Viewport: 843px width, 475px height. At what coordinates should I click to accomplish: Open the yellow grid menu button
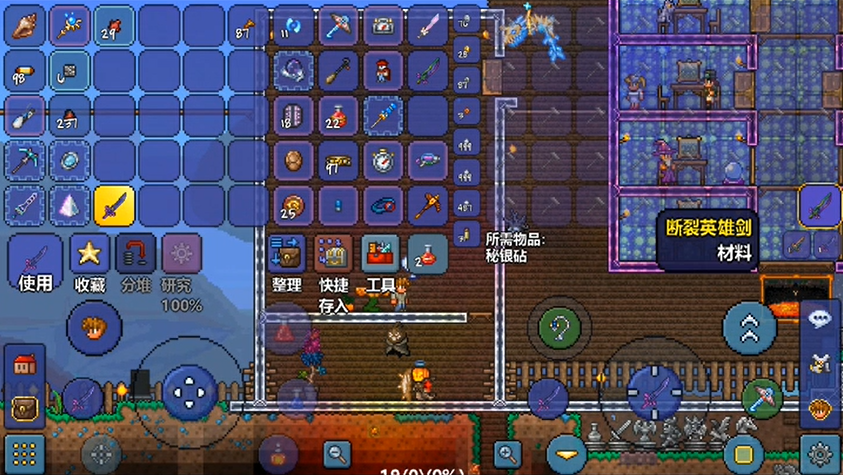tap(24, 455)
